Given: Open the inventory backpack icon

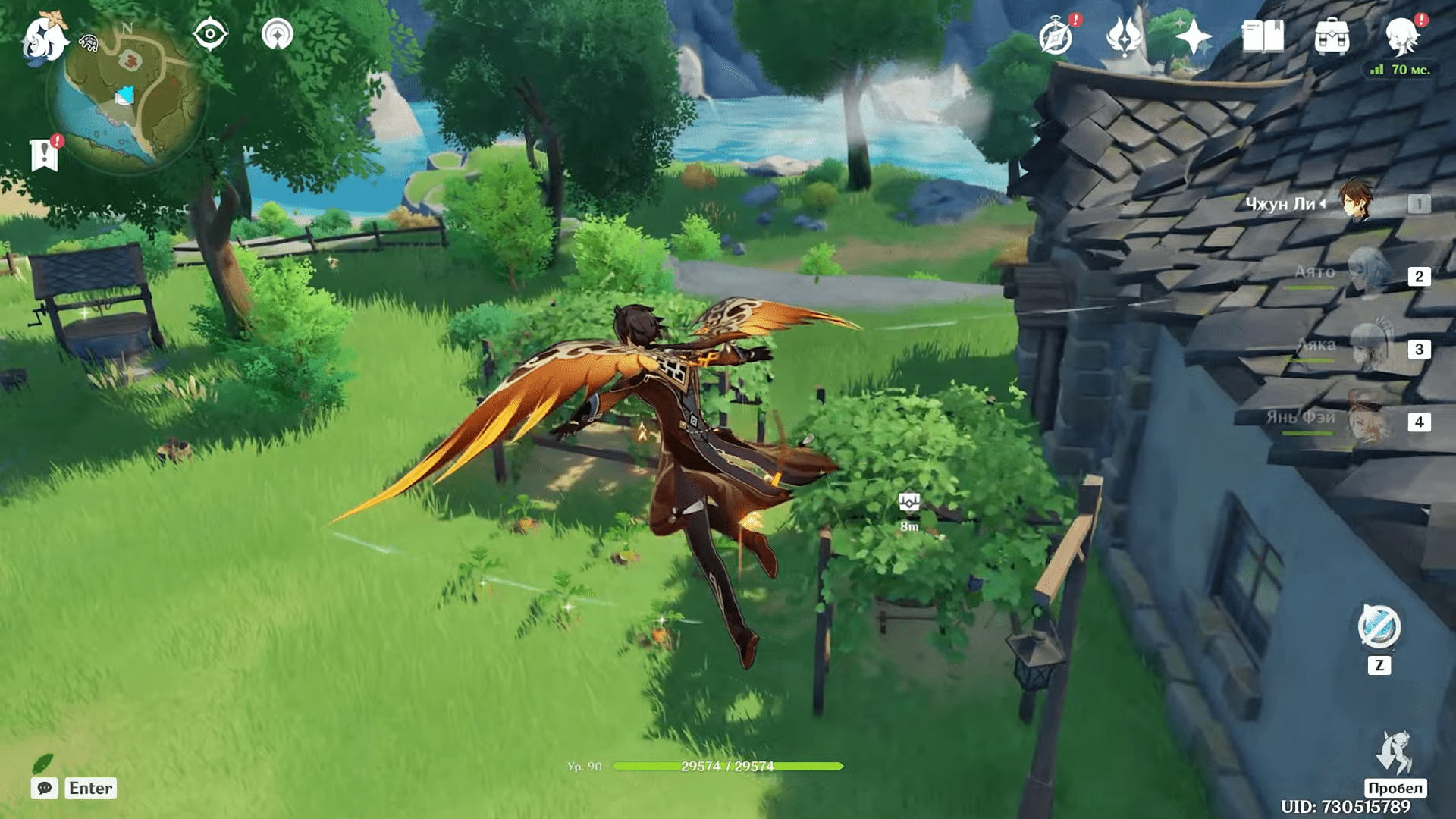Looking at the screenshot, I should point(1332,36).
